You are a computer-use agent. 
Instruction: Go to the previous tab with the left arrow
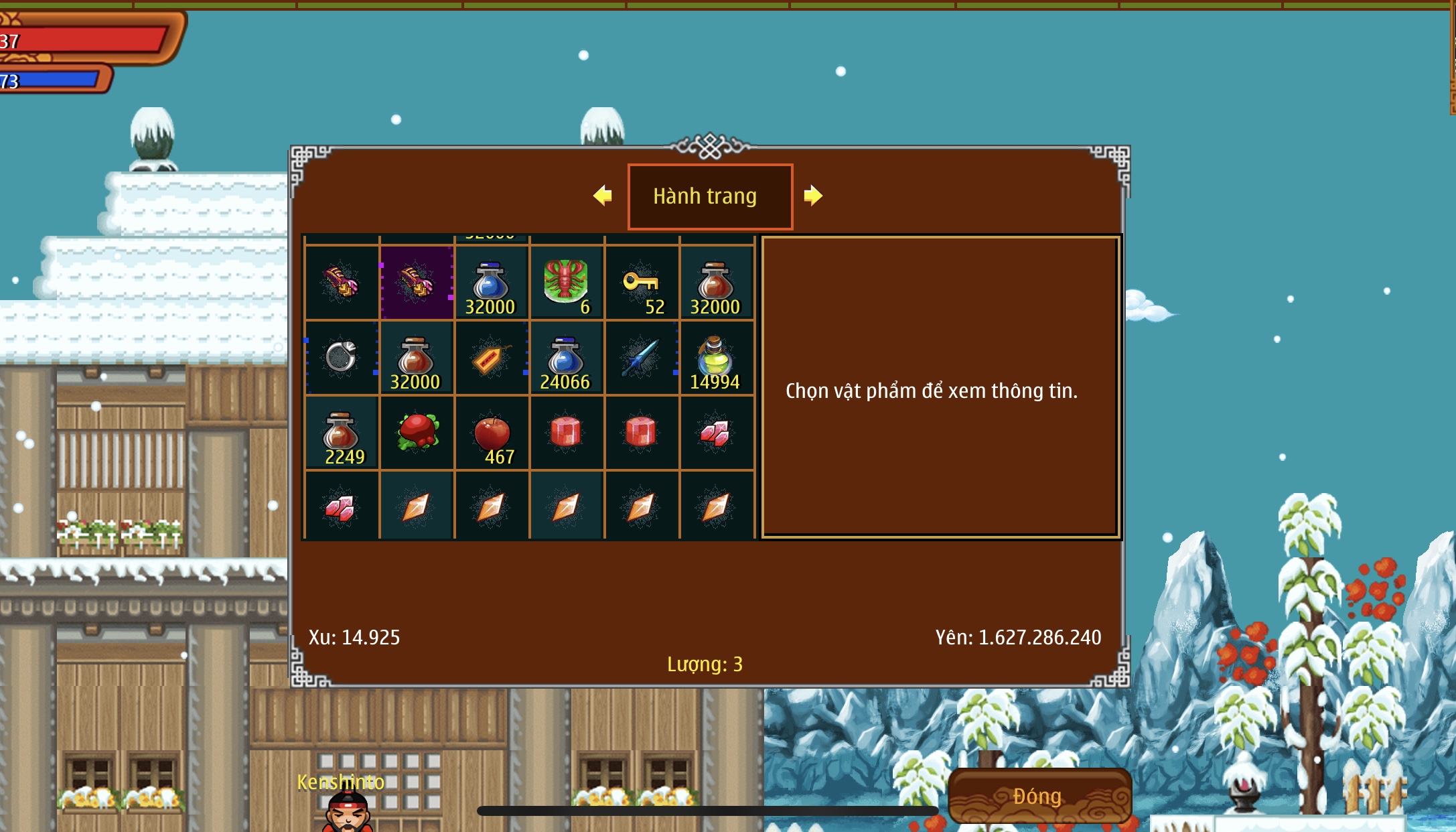[603, 196]
